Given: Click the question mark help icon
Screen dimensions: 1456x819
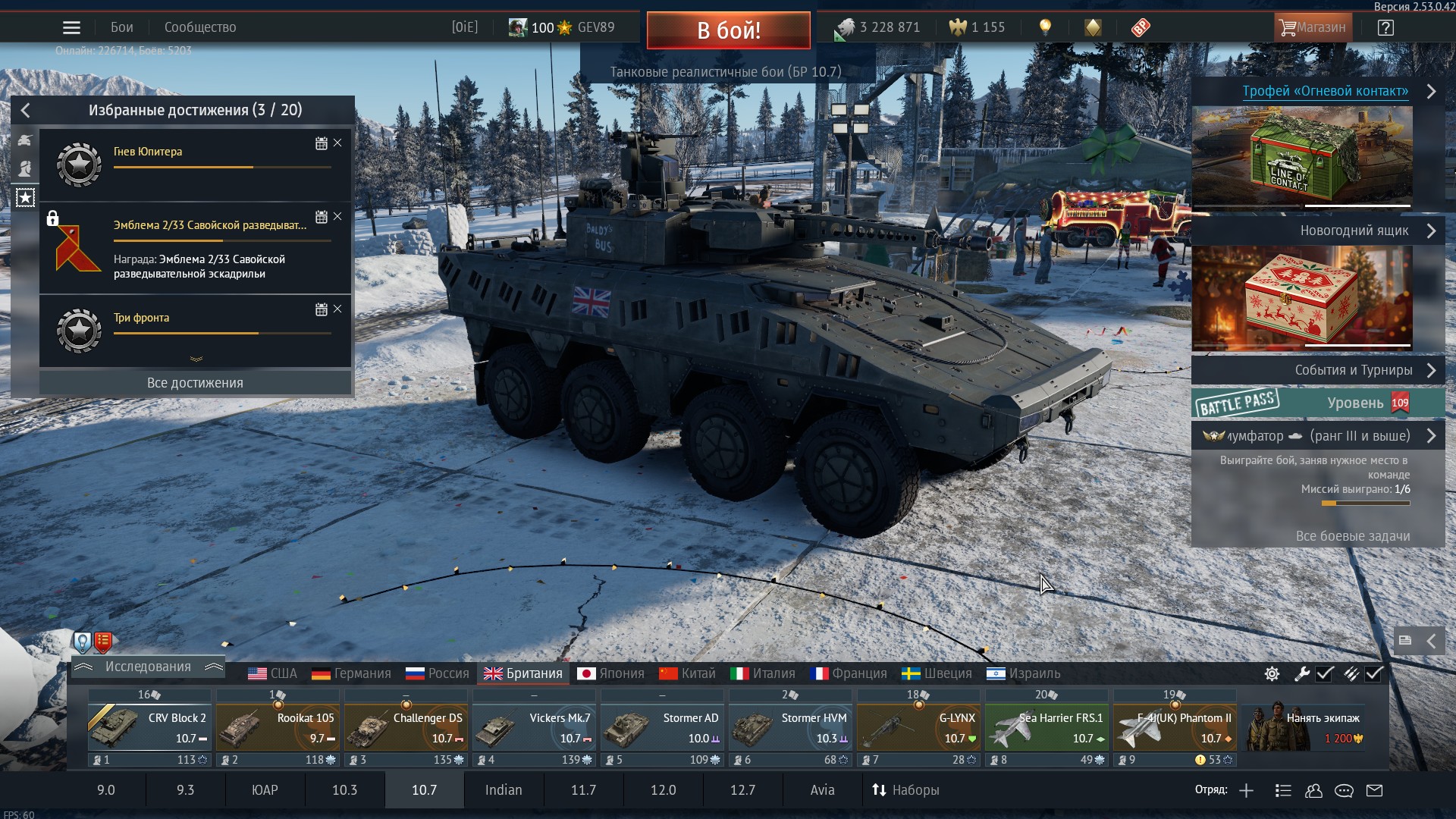Looking at the screenshot, I should 1385,28.
